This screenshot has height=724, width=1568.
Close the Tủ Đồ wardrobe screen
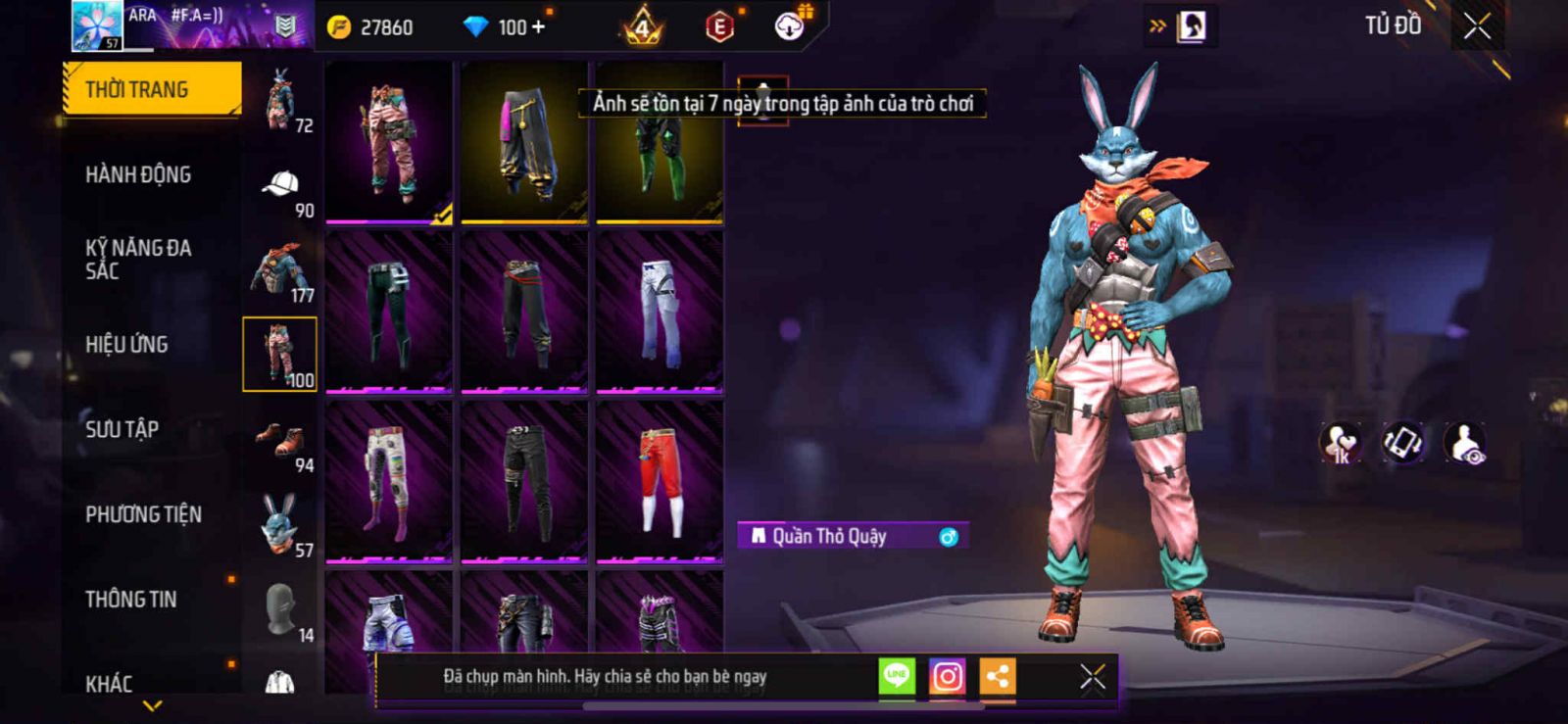pos(1478,26)
